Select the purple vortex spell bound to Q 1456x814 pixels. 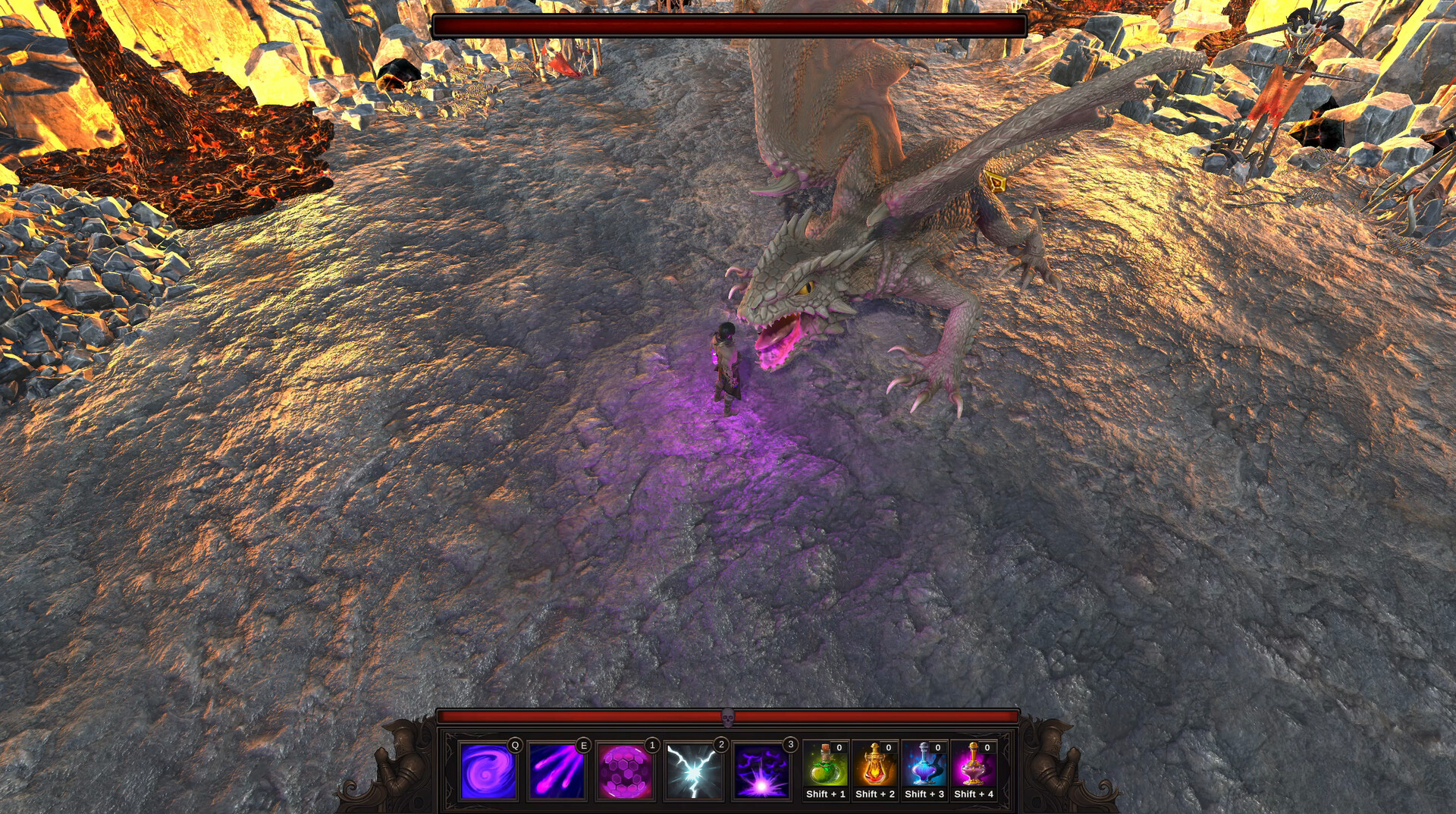pyautogui.click(x=488, y=768)
